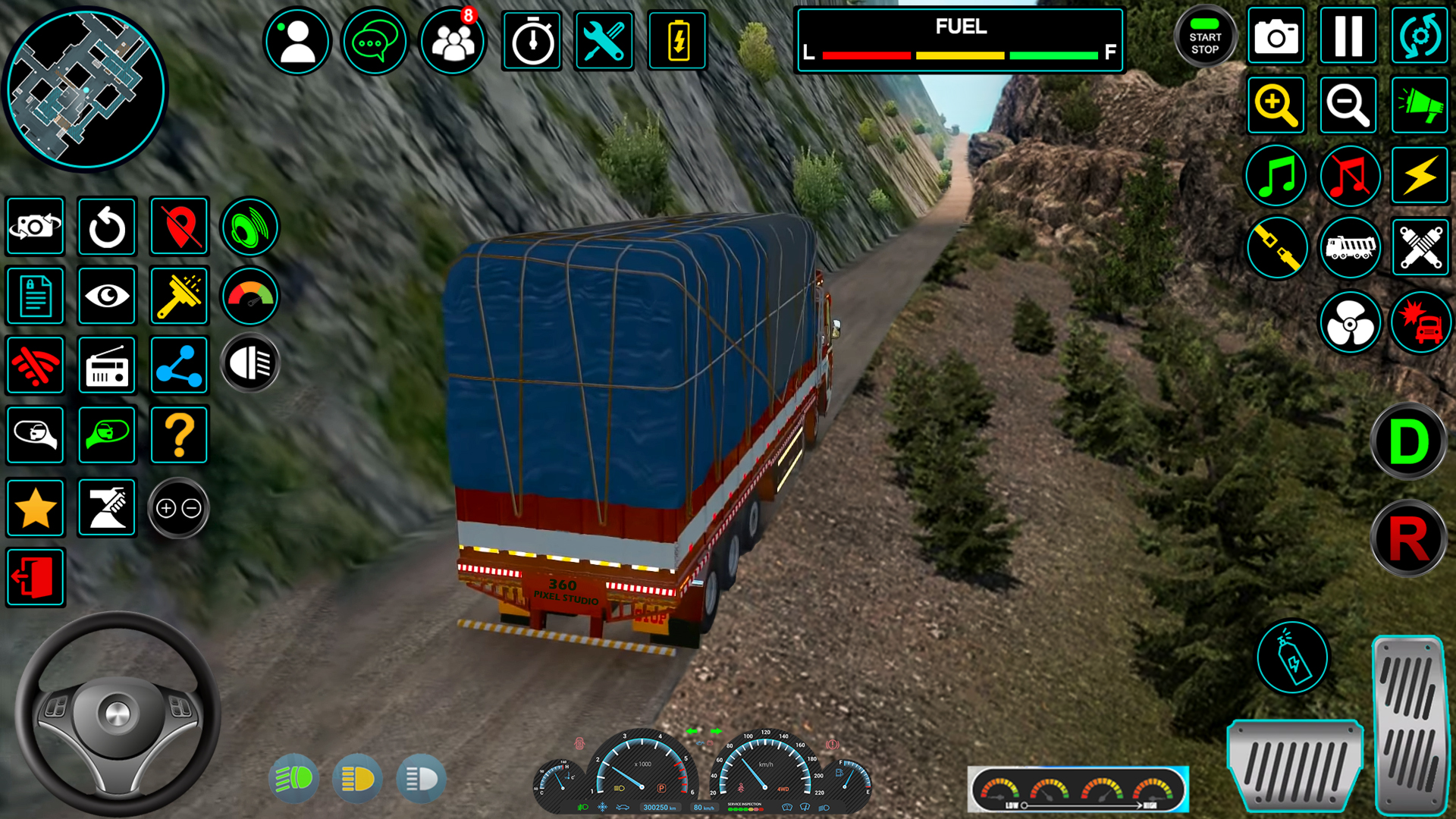Shift into Reverse with the R button
Image resolution: width=1456 pixels, height=819 pixels.
click(1408, 538)
